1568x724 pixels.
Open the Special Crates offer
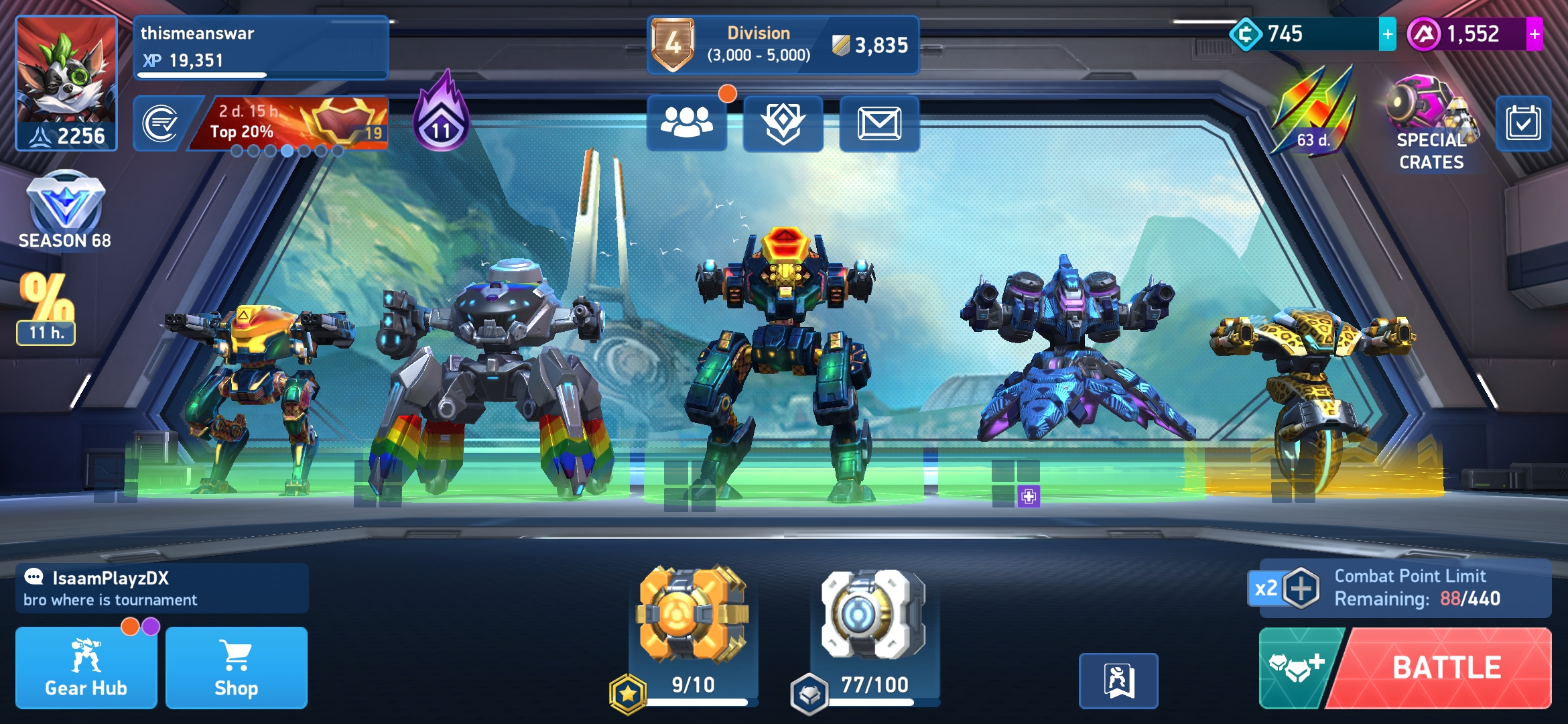[x=1431, y=124]
